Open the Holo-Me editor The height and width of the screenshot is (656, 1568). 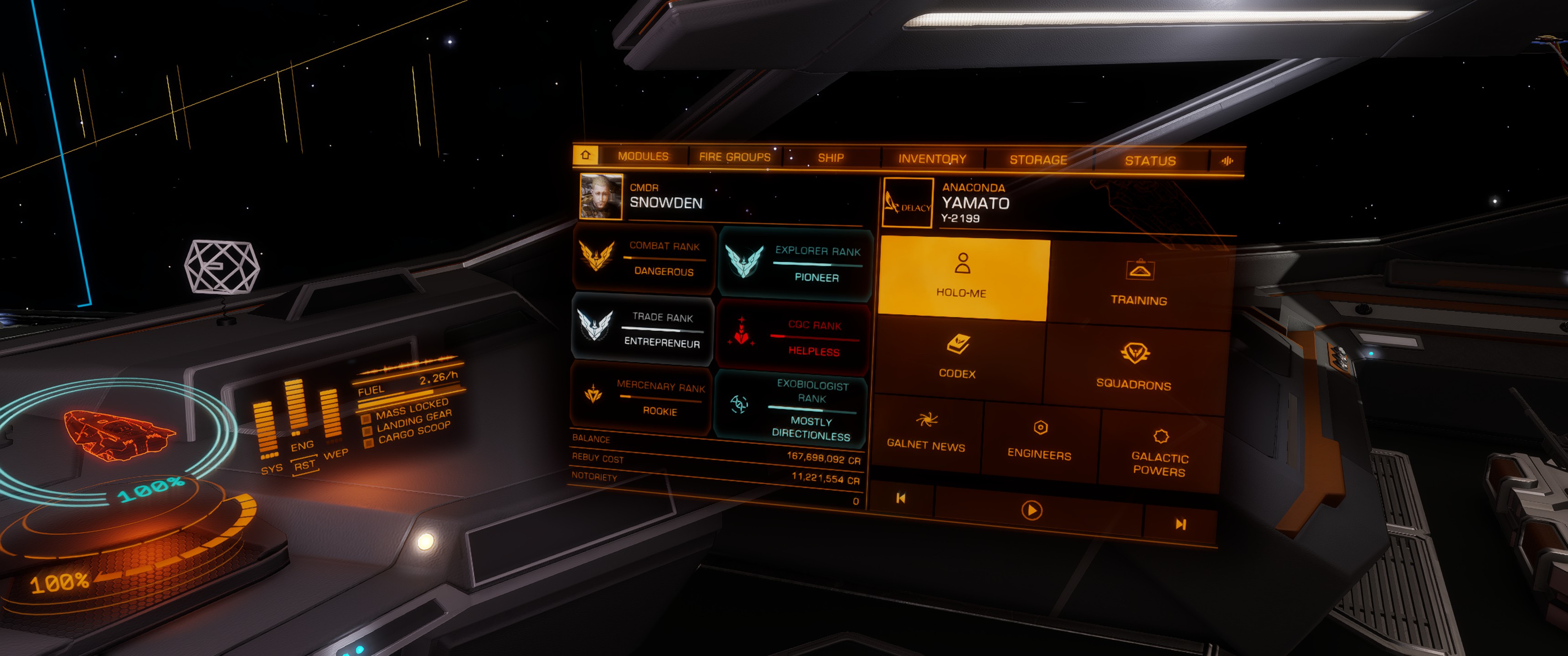[962, 277]
